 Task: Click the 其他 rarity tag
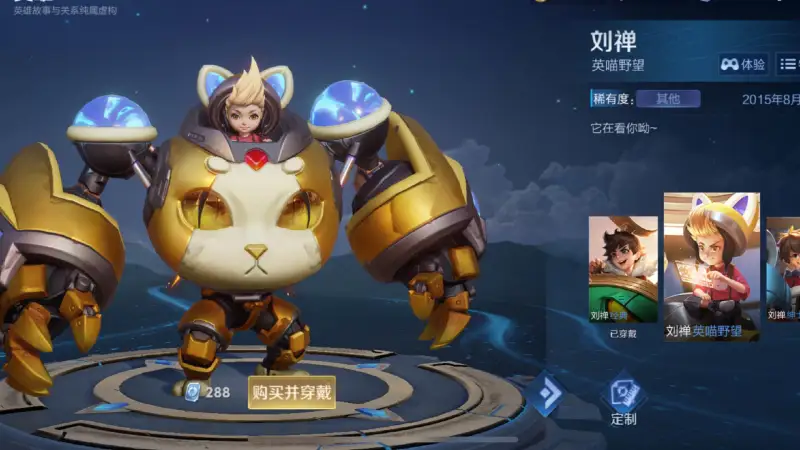(667, 99)
